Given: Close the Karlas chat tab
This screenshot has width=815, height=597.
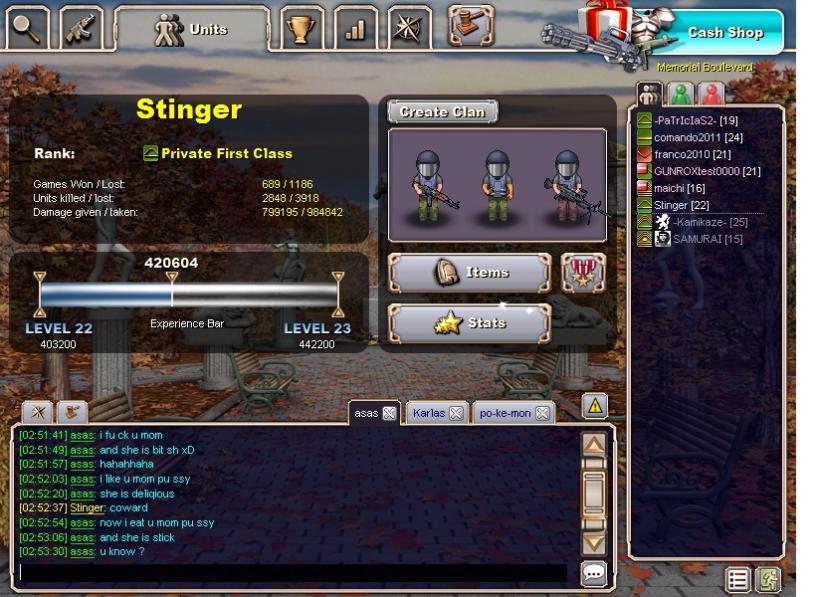Looking at the screenshot, I should tap(455, 413).
